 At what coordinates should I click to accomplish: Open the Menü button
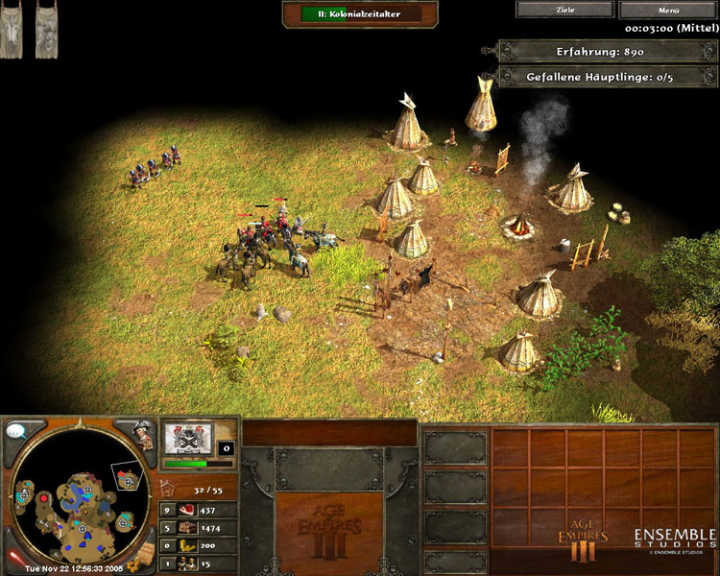tap(670, 10)
